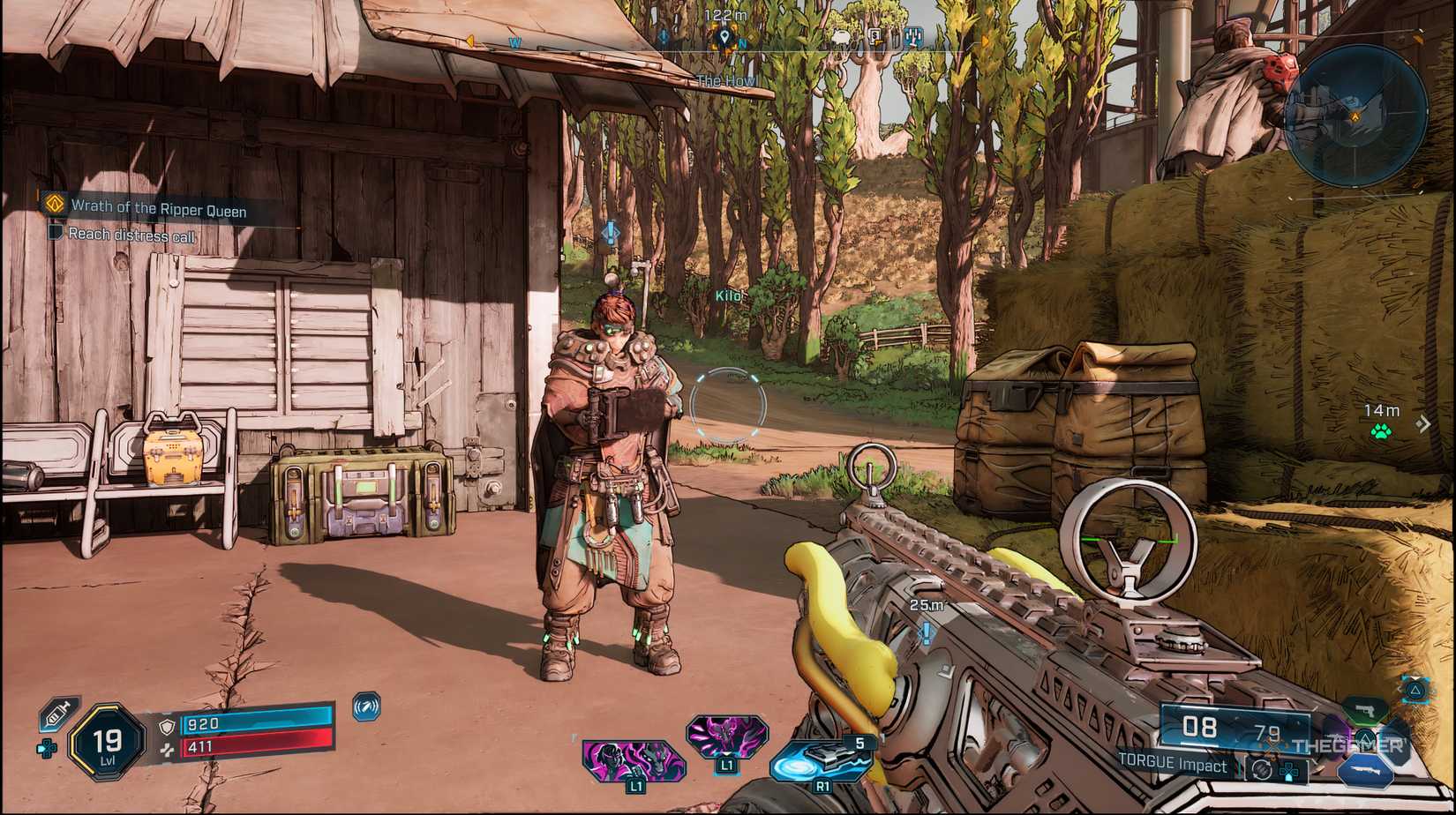Click the reload circular arrows button

[1262, 768]
